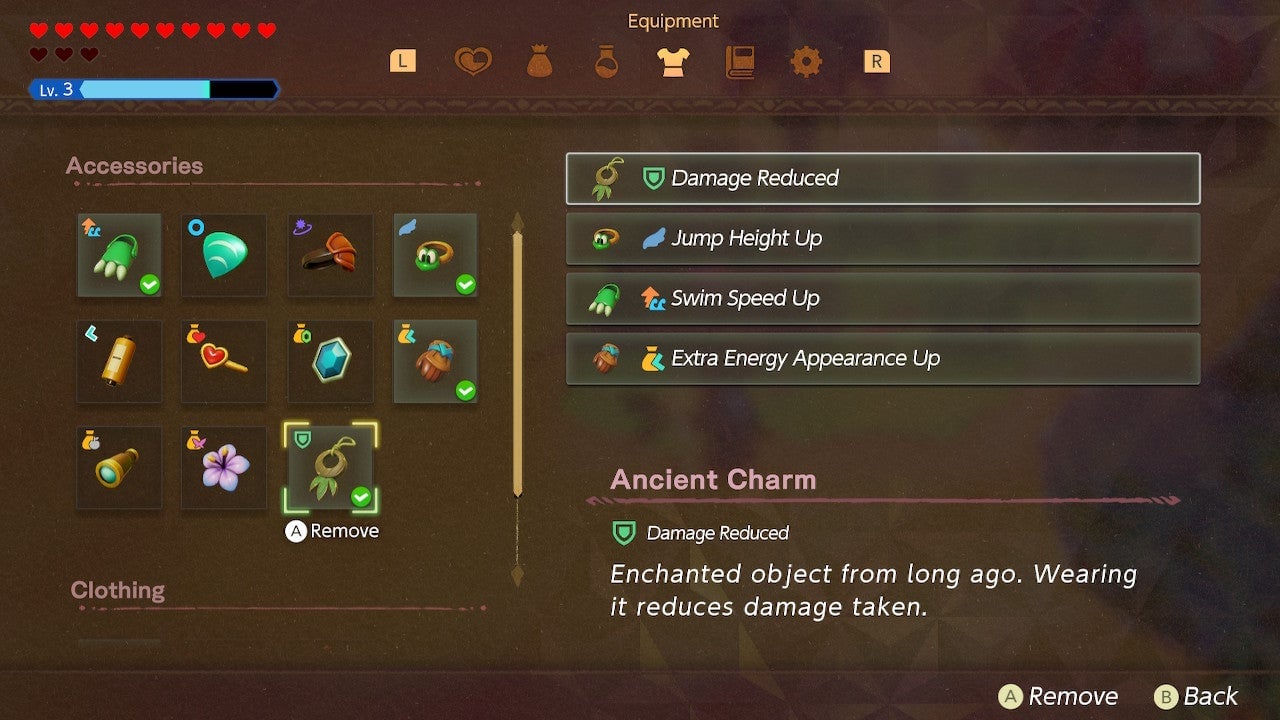Switch tabs with the L button
The height and width of the screenshot is (720, 1280).
point(402,61)
